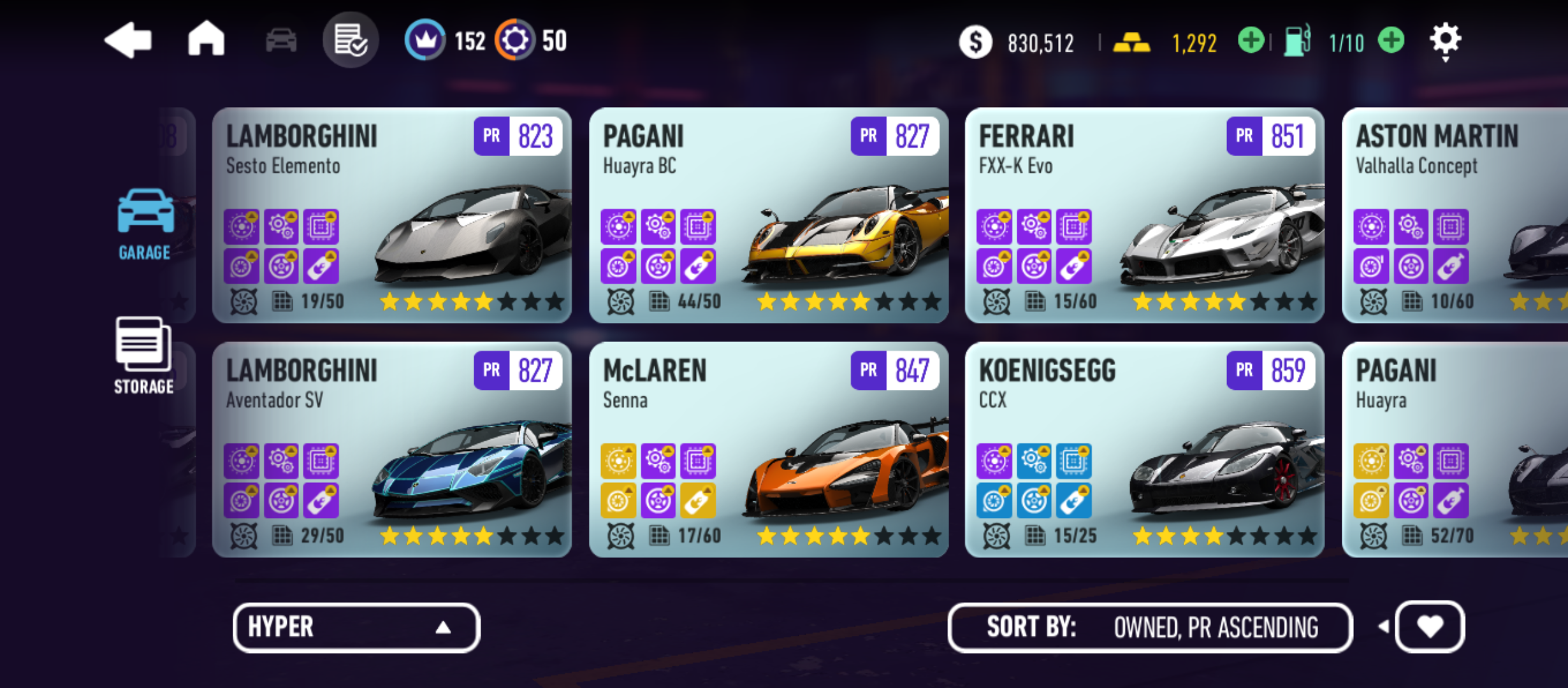Change the Sort By order
1568x688 pixels.
pyautogui.click(x=1150, y=627)
